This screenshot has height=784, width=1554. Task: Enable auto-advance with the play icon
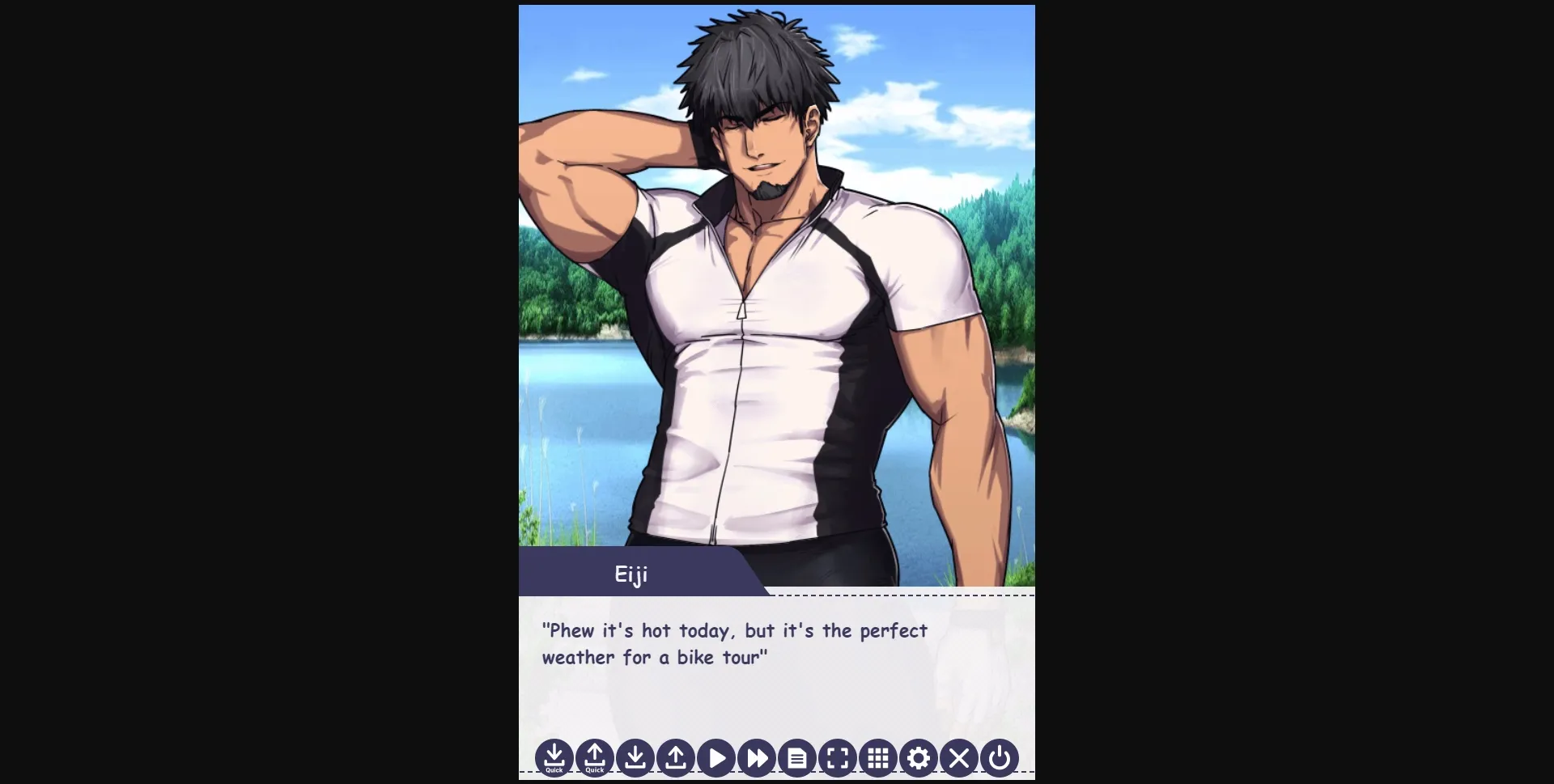coord(716,758)
